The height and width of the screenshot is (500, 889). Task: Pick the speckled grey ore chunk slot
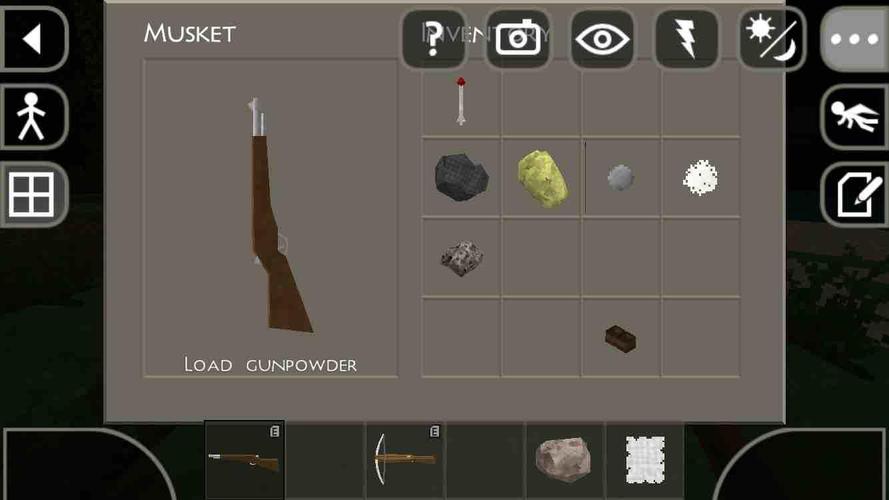point(461,257)
